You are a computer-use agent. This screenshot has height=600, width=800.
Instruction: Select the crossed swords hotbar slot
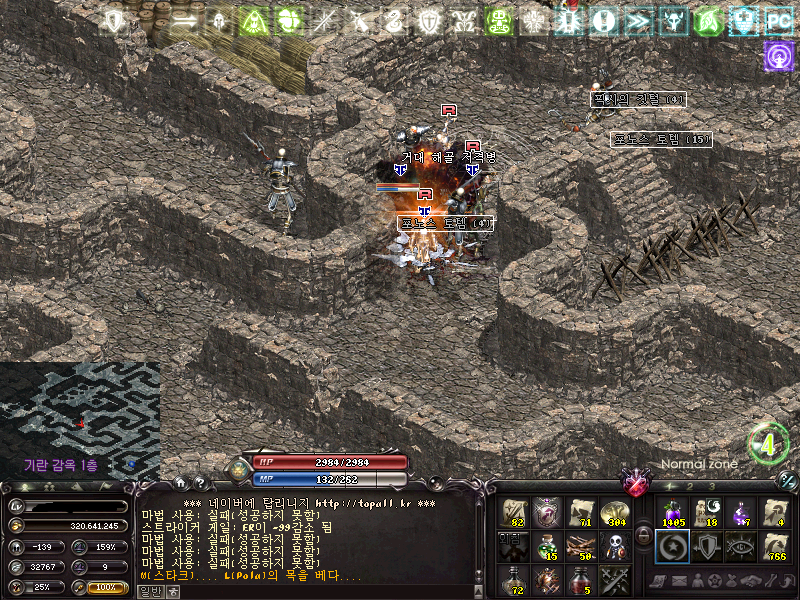[x=615, y=578]
